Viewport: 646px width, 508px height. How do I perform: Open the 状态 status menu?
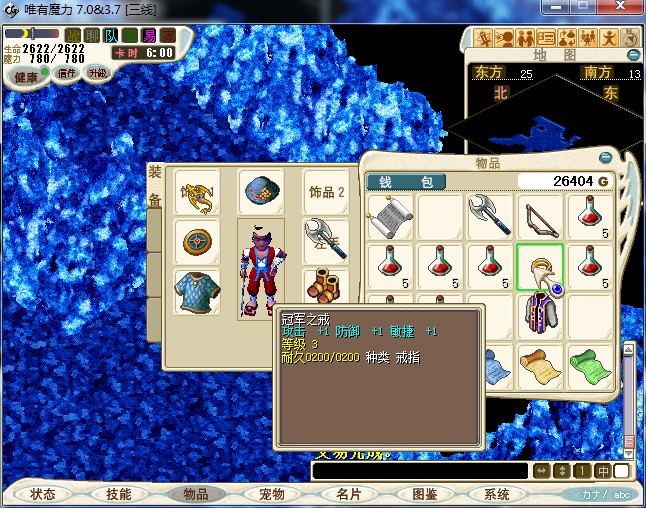click(x=43, y=494)
